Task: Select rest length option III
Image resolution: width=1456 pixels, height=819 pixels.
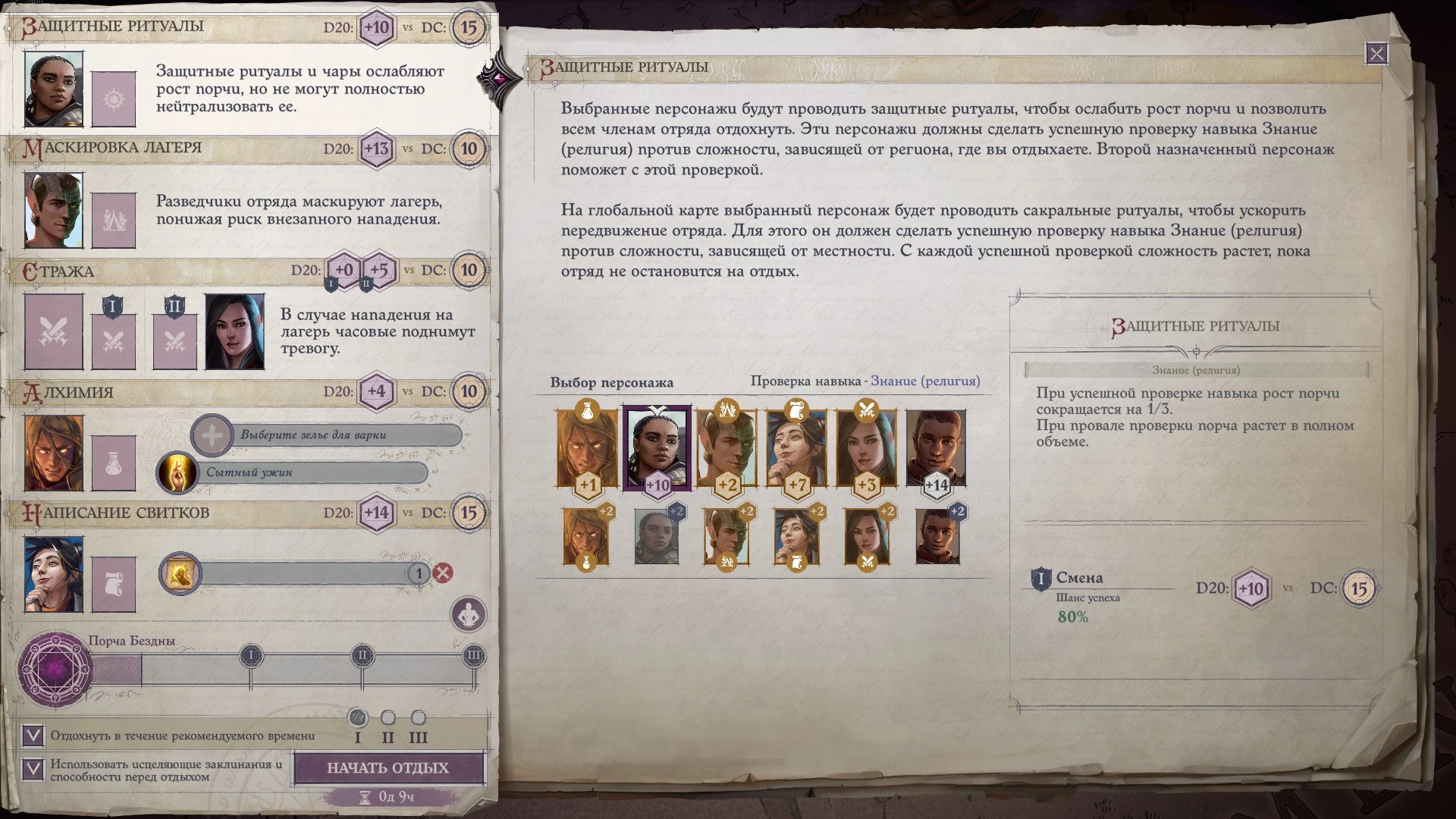Action: click(x=418, y=717)
